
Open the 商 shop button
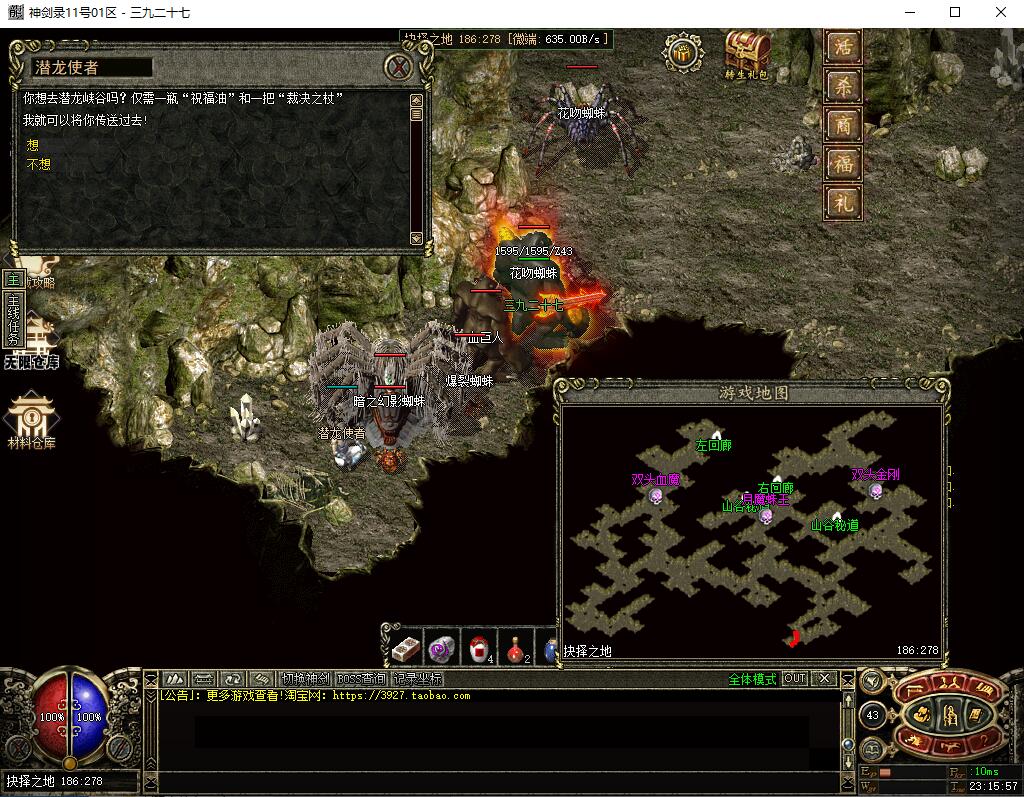coord(842,125)
